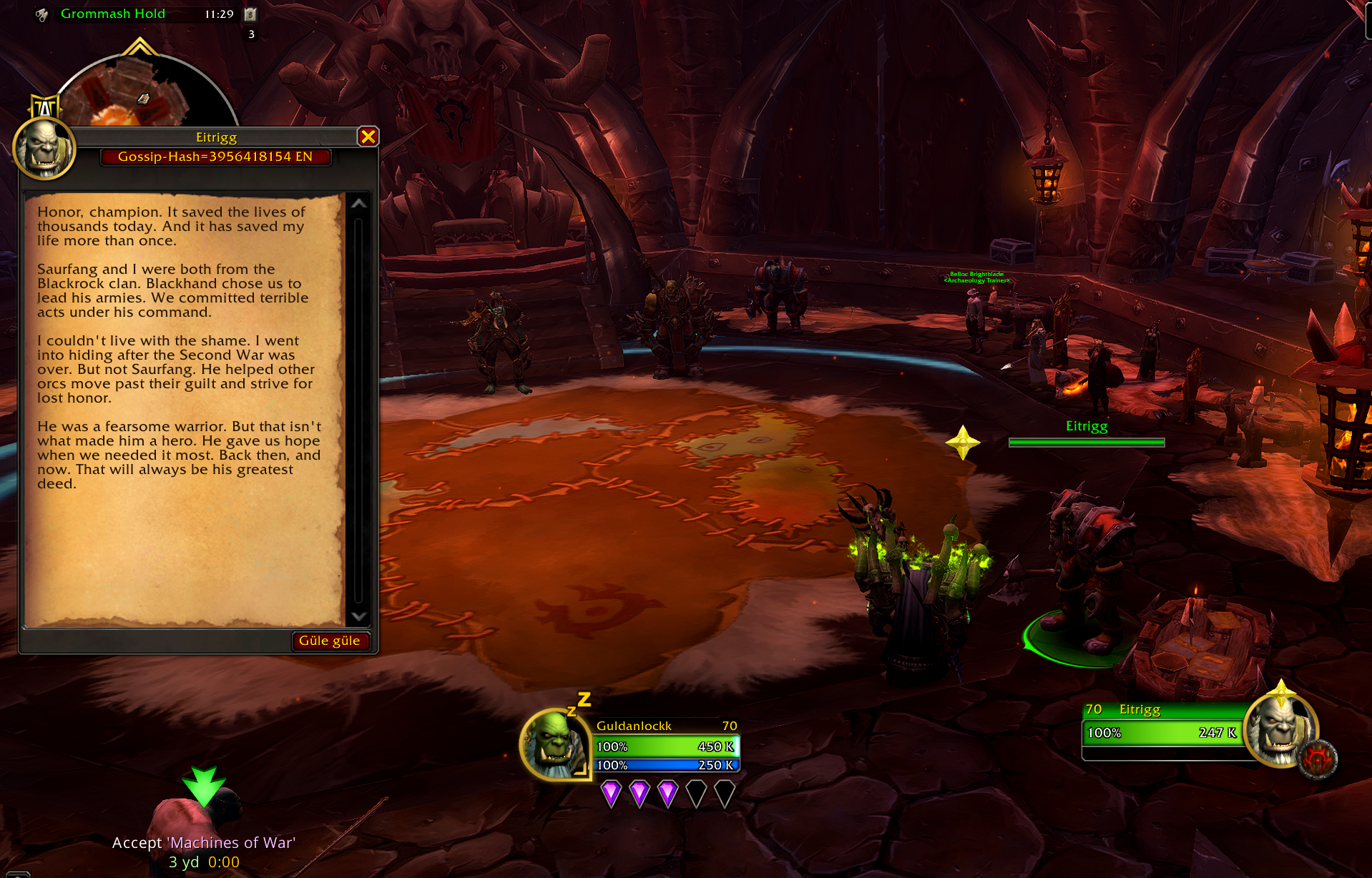Click the Grommash Hold zone name

coord(113,14)
